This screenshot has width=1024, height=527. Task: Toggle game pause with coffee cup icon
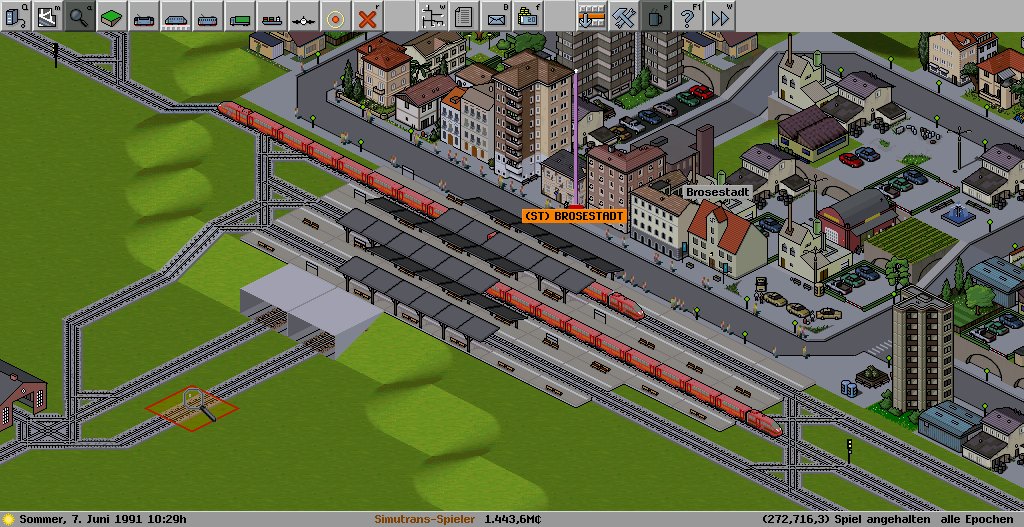pyautogui.click(x=655, y=16)
